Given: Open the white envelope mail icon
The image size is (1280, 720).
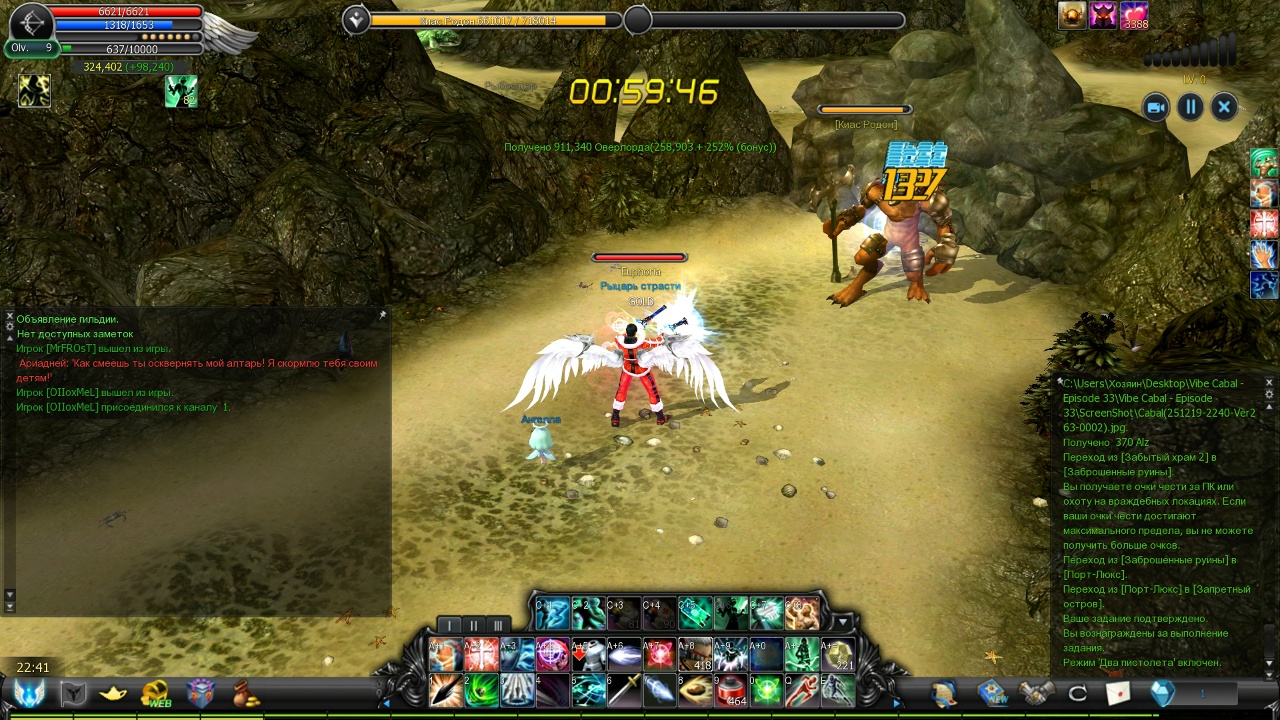Looking at the screenshot, I should [1118, 693].
